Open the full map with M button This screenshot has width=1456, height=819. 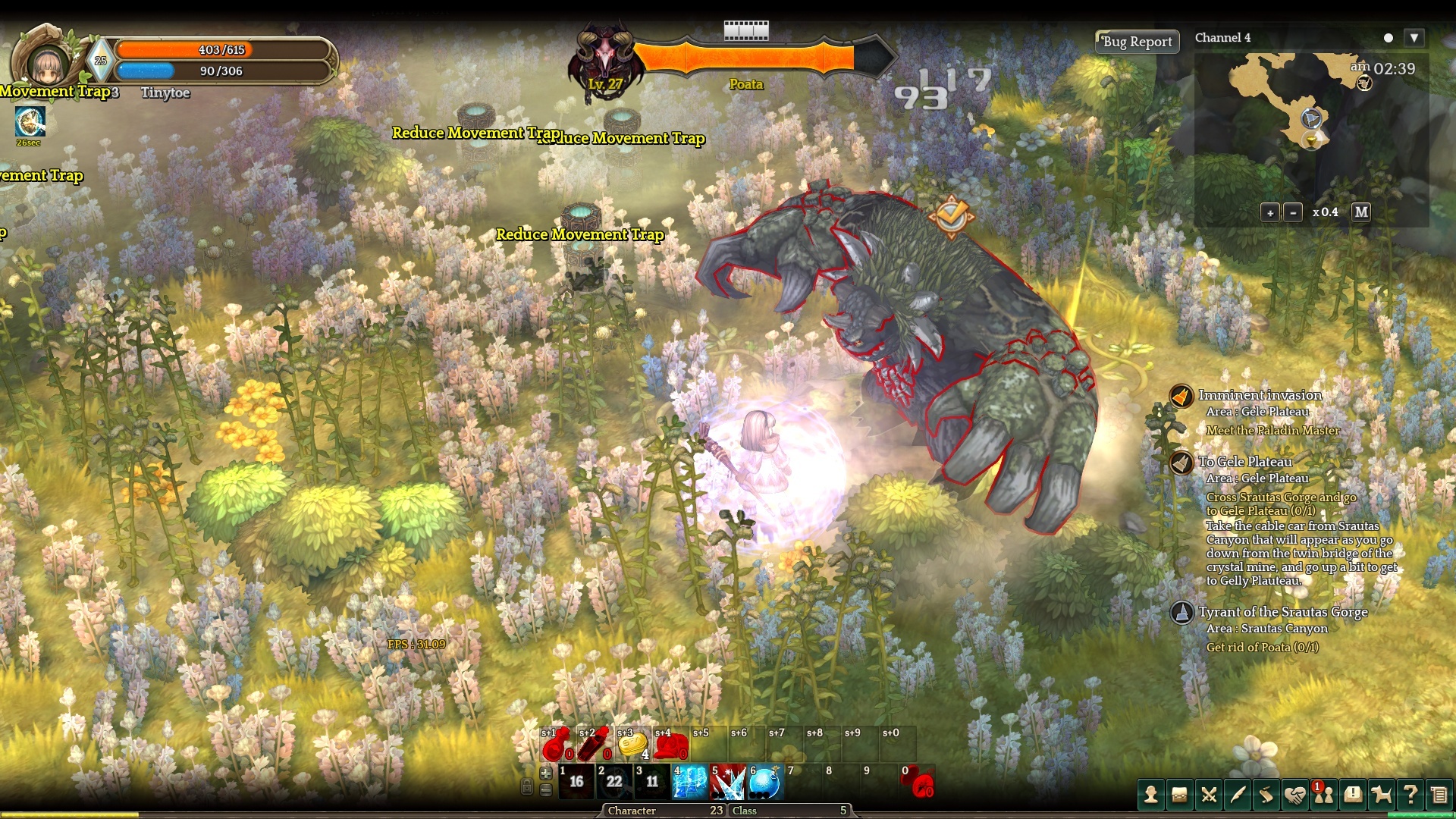coord(1361,212)
